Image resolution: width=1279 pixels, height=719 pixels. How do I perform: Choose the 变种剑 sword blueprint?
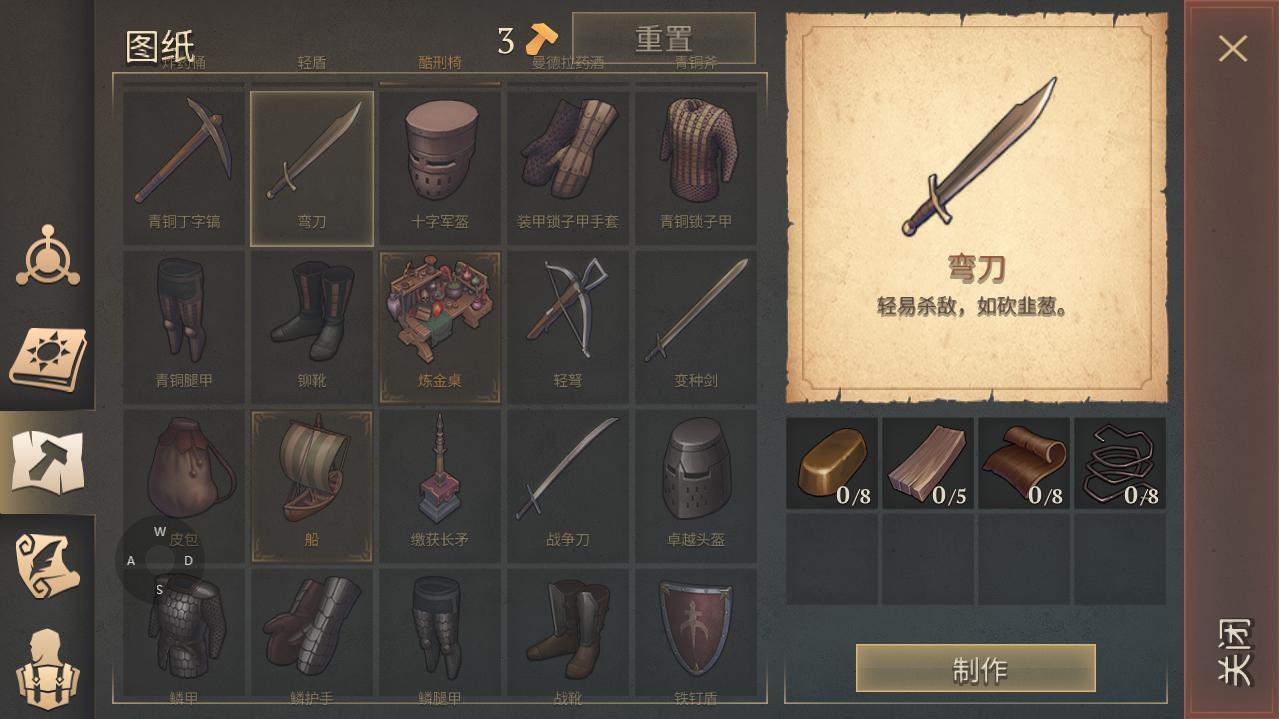[x=696, y=326]
